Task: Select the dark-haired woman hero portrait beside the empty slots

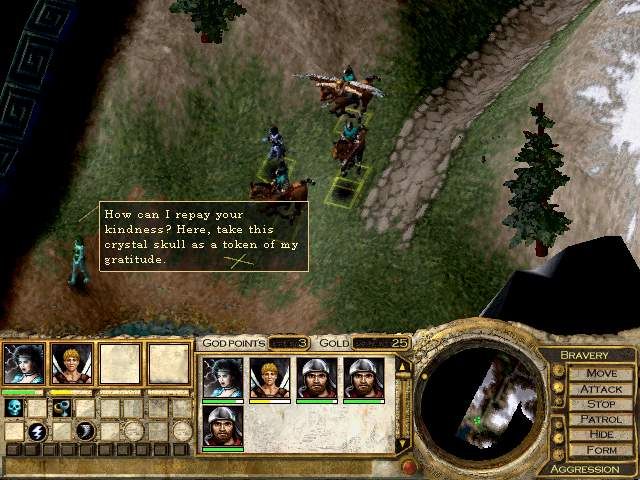Action: pyautogui.click(x=23, y=364)
